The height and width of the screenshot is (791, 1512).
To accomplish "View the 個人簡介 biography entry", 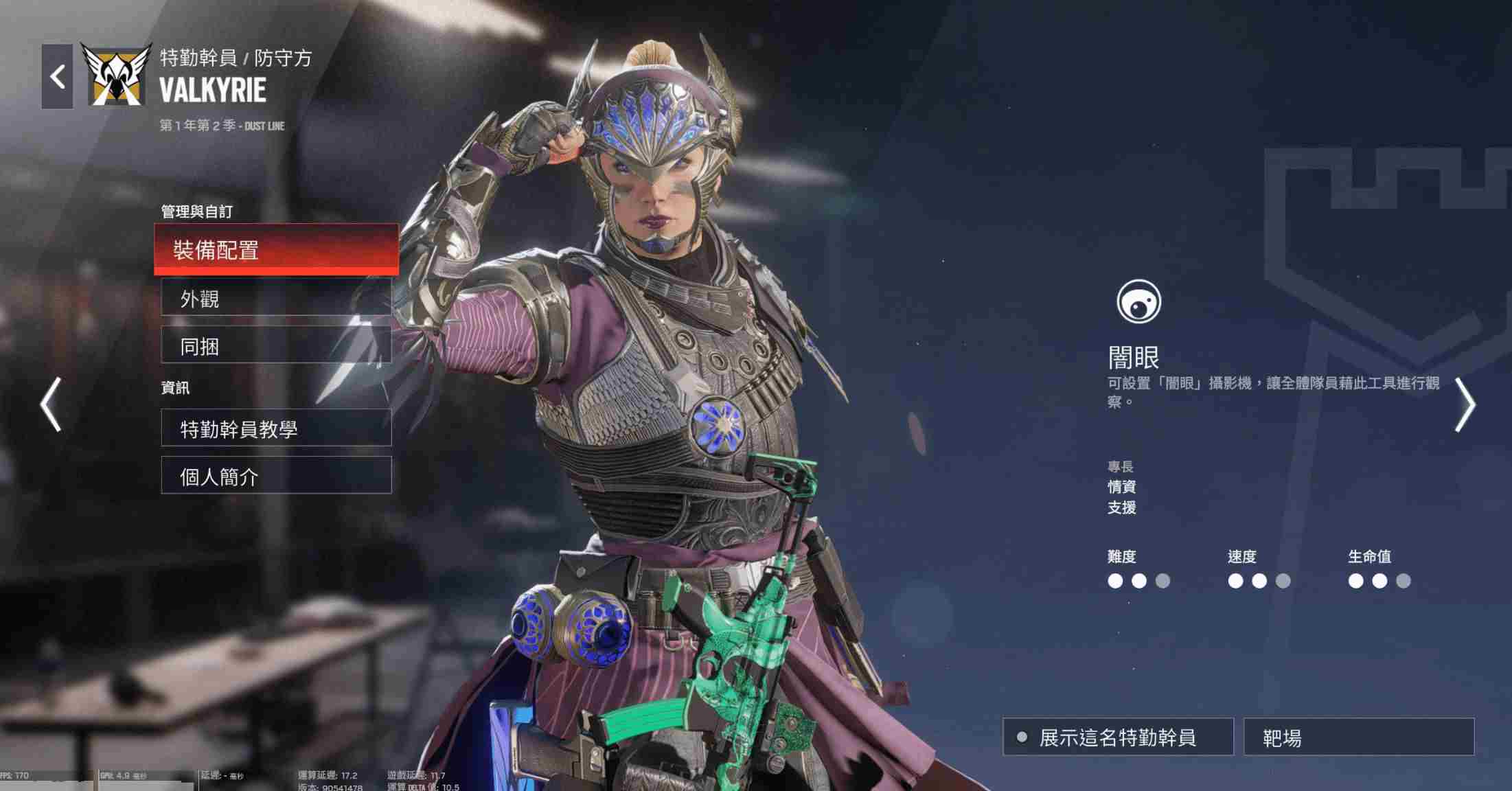I will click(x=276, y=476).
